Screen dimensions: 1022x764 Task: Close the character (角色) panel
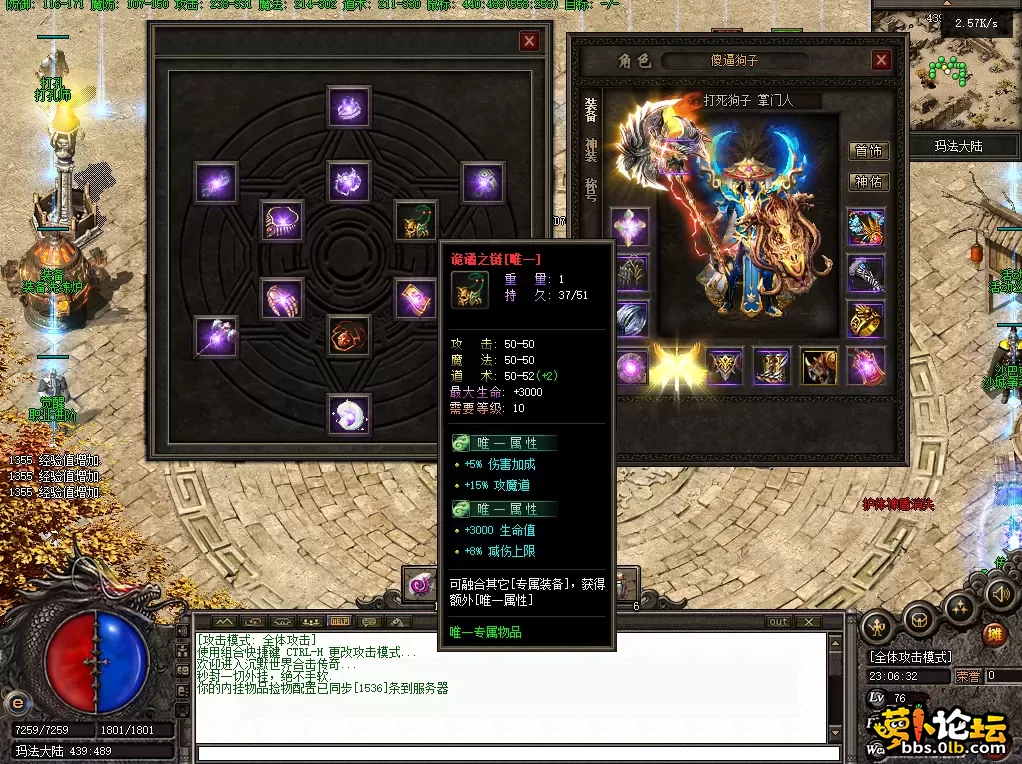pyautogui.click(x=880, y=60)
